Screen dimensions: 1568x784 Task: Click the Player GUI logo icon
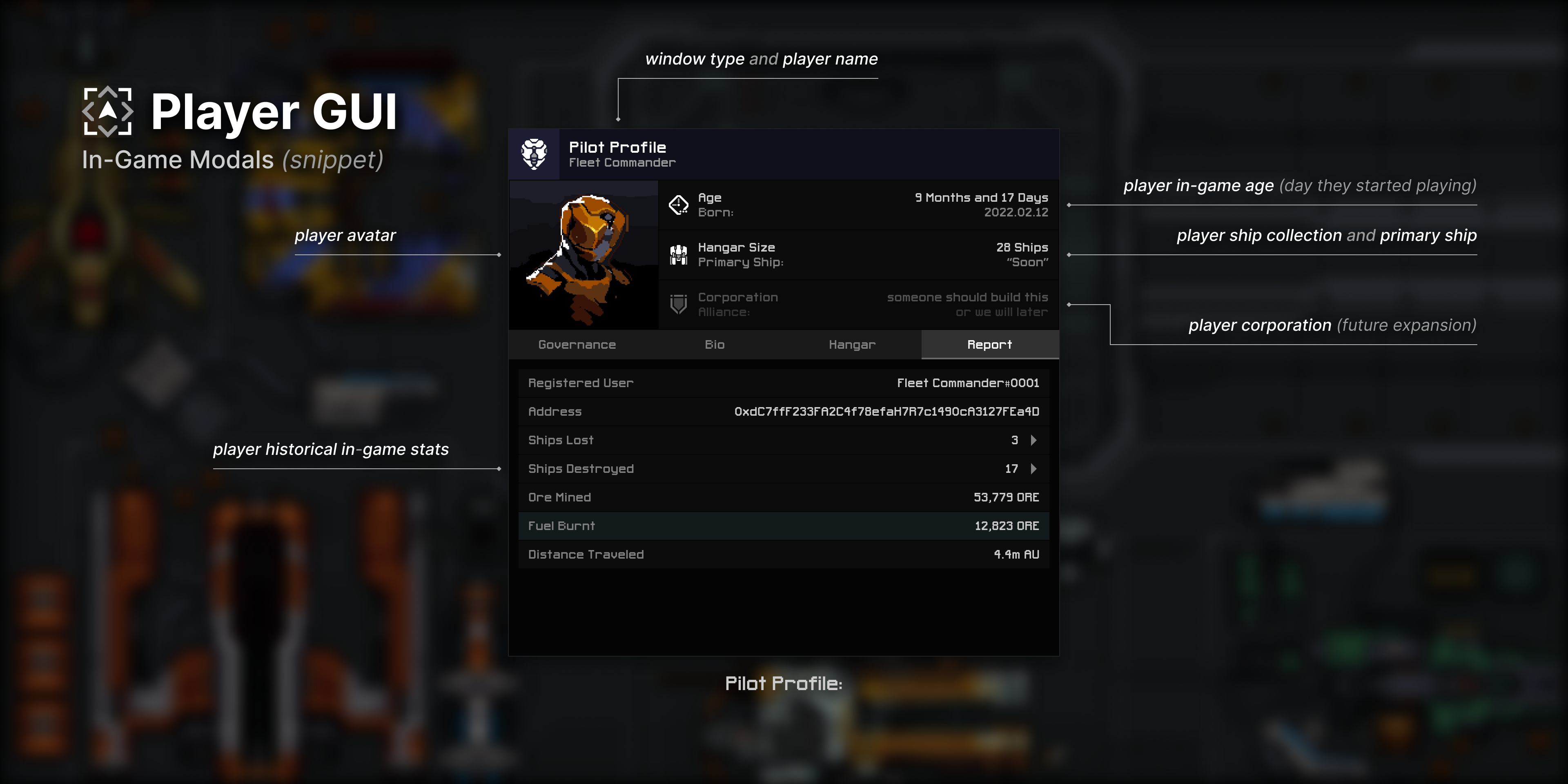108,111
